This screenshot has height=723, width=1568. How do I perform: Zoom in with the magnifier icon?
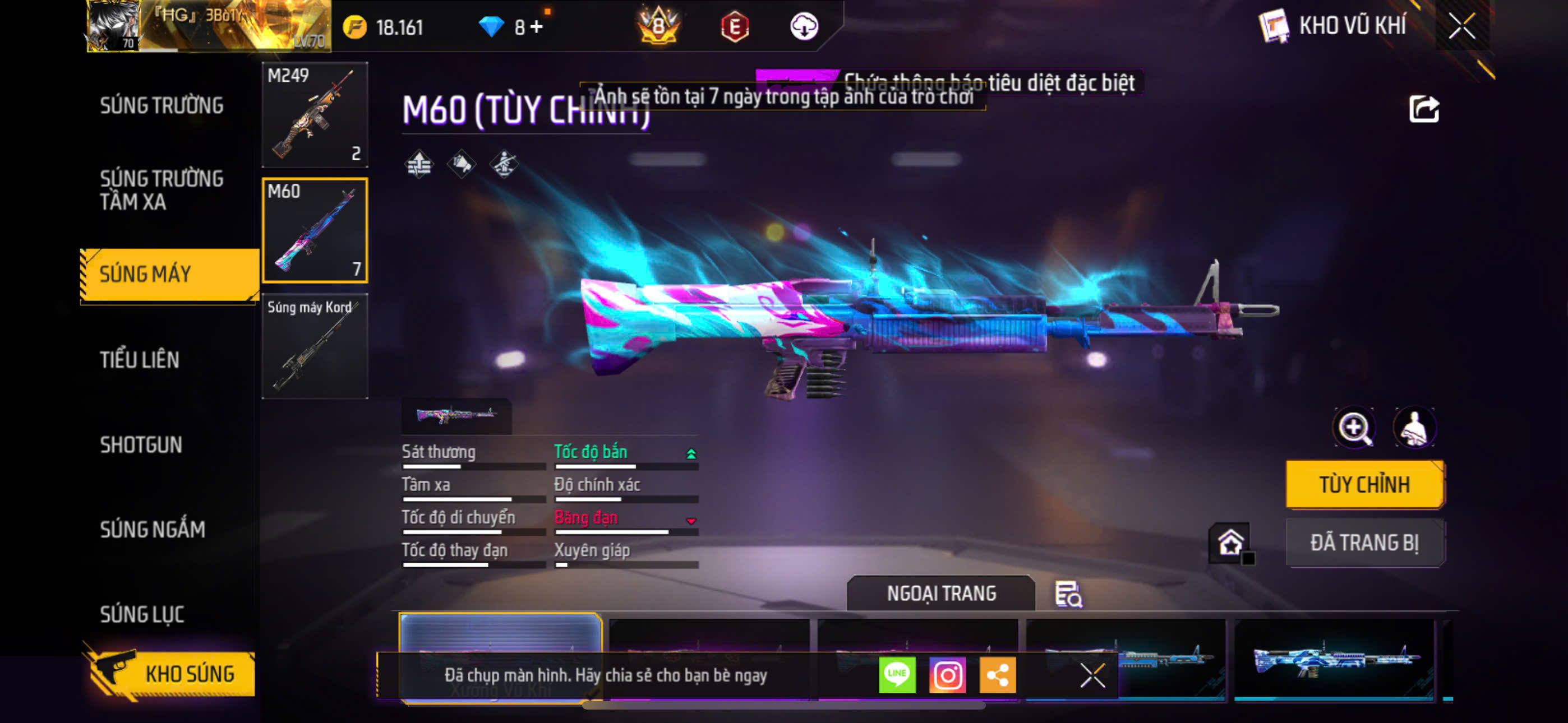(x=1354, y=428)
